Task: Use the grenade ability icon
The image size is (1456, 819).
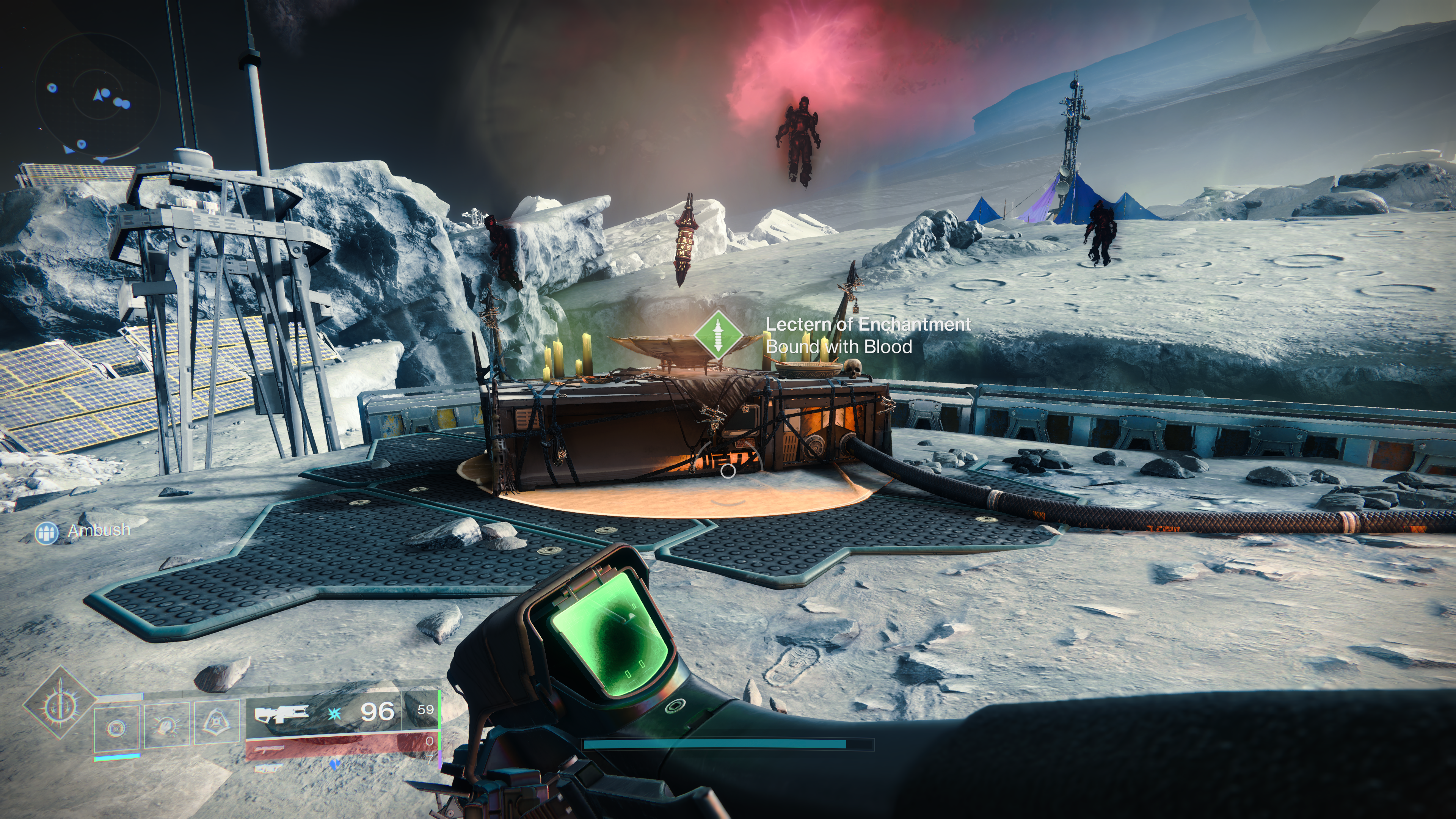Action: point(116,728)
